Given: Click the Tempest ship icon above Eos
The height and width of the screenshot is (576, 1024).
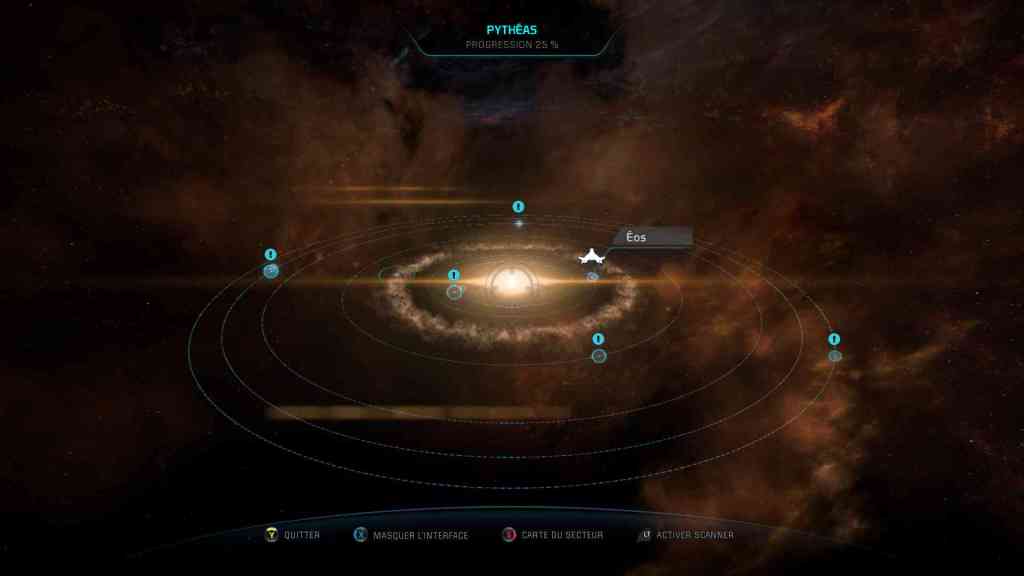Looking at the screenshot, I should [x=592, y=257].
